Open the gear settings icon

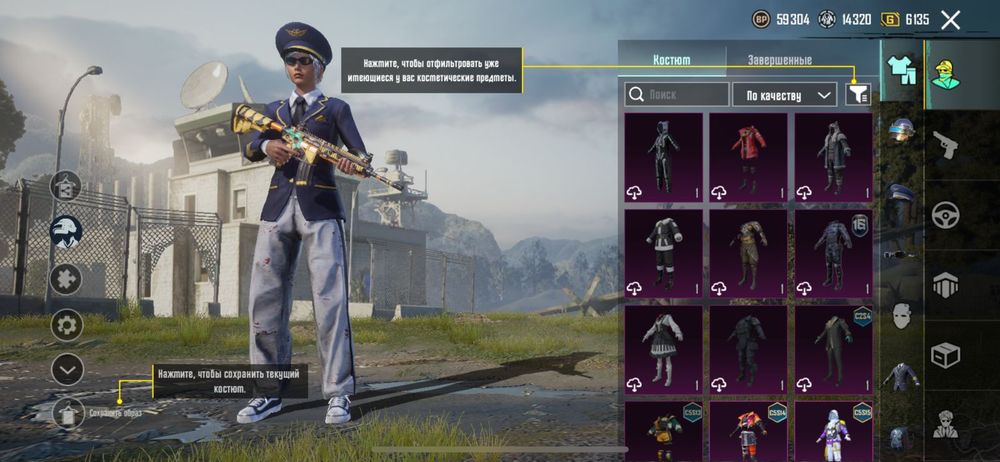(x=67, y=324)
